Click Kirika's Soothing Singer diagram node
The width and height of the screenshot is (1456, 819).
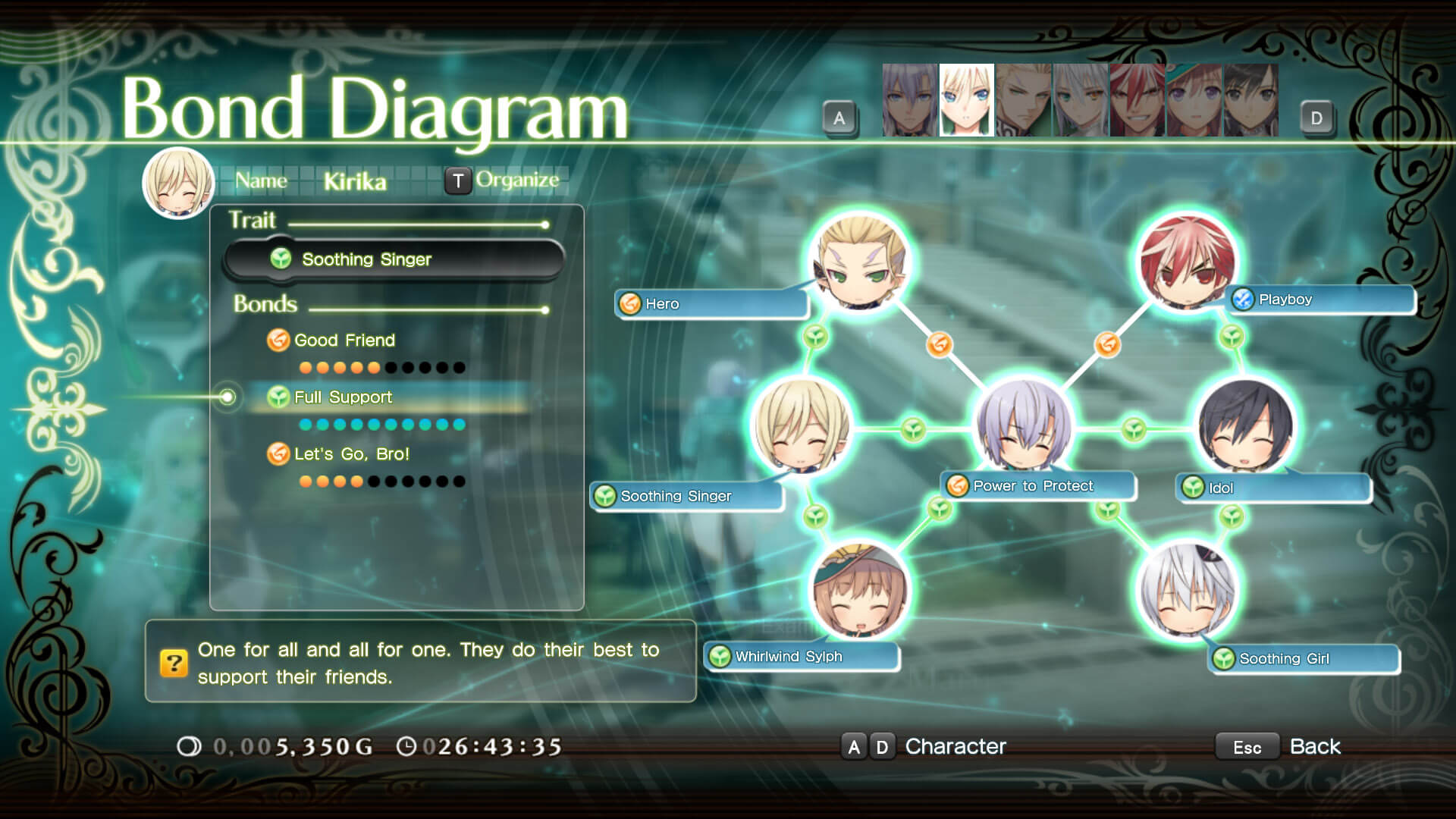(802, 426)
